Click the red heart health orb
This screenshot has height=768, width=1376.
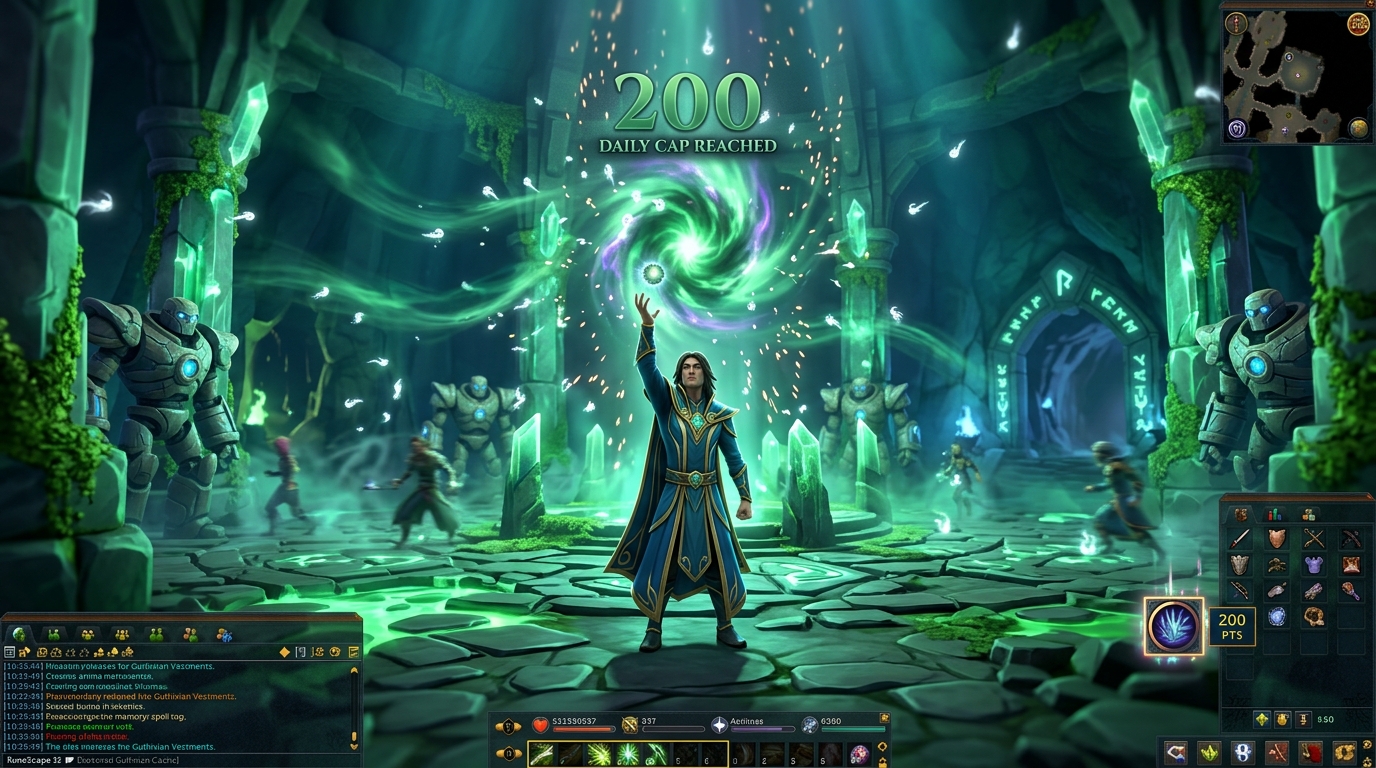[x=540, y=725]
